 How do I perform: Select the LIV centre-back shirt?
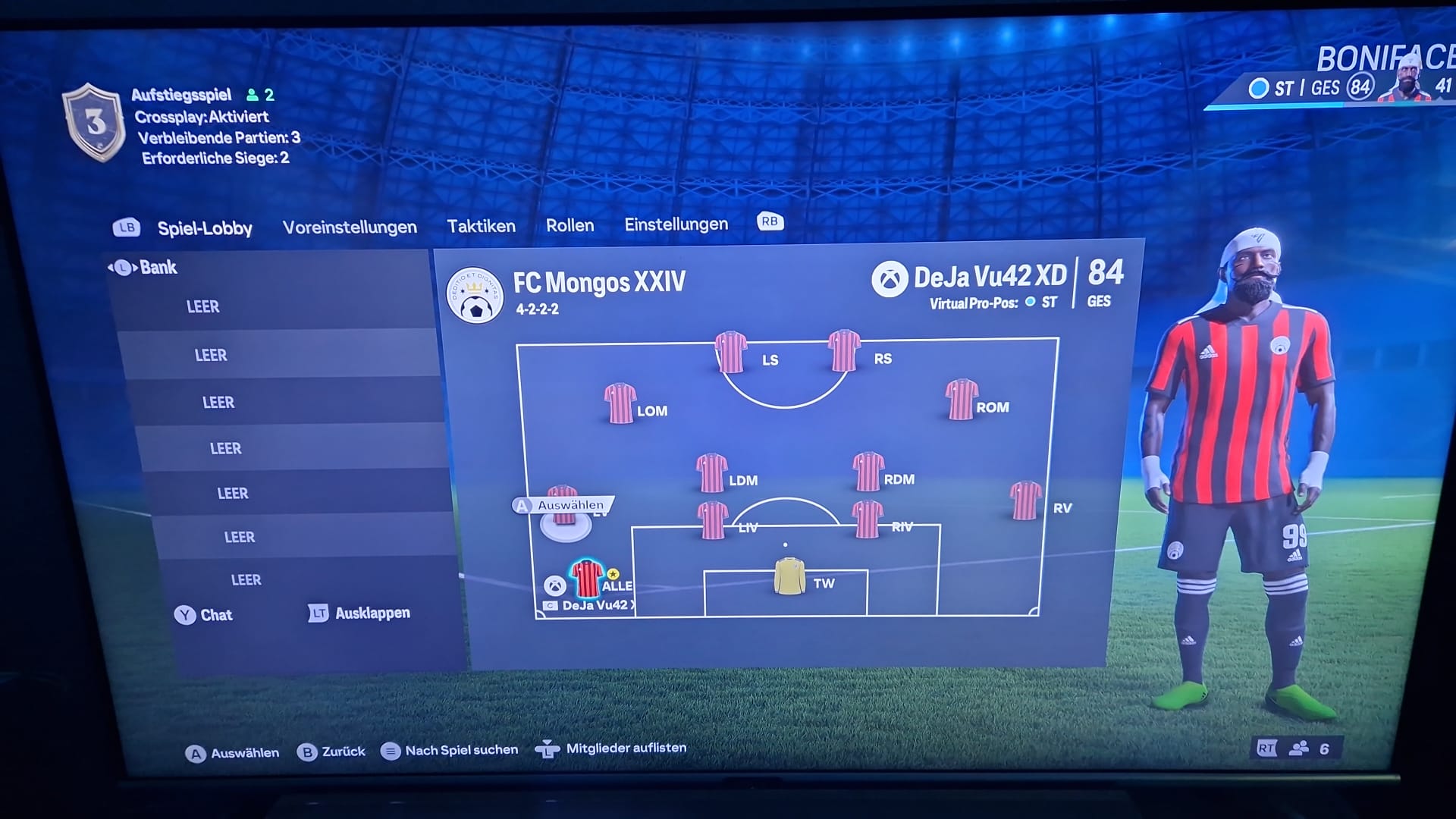click(x=713, y=520)
